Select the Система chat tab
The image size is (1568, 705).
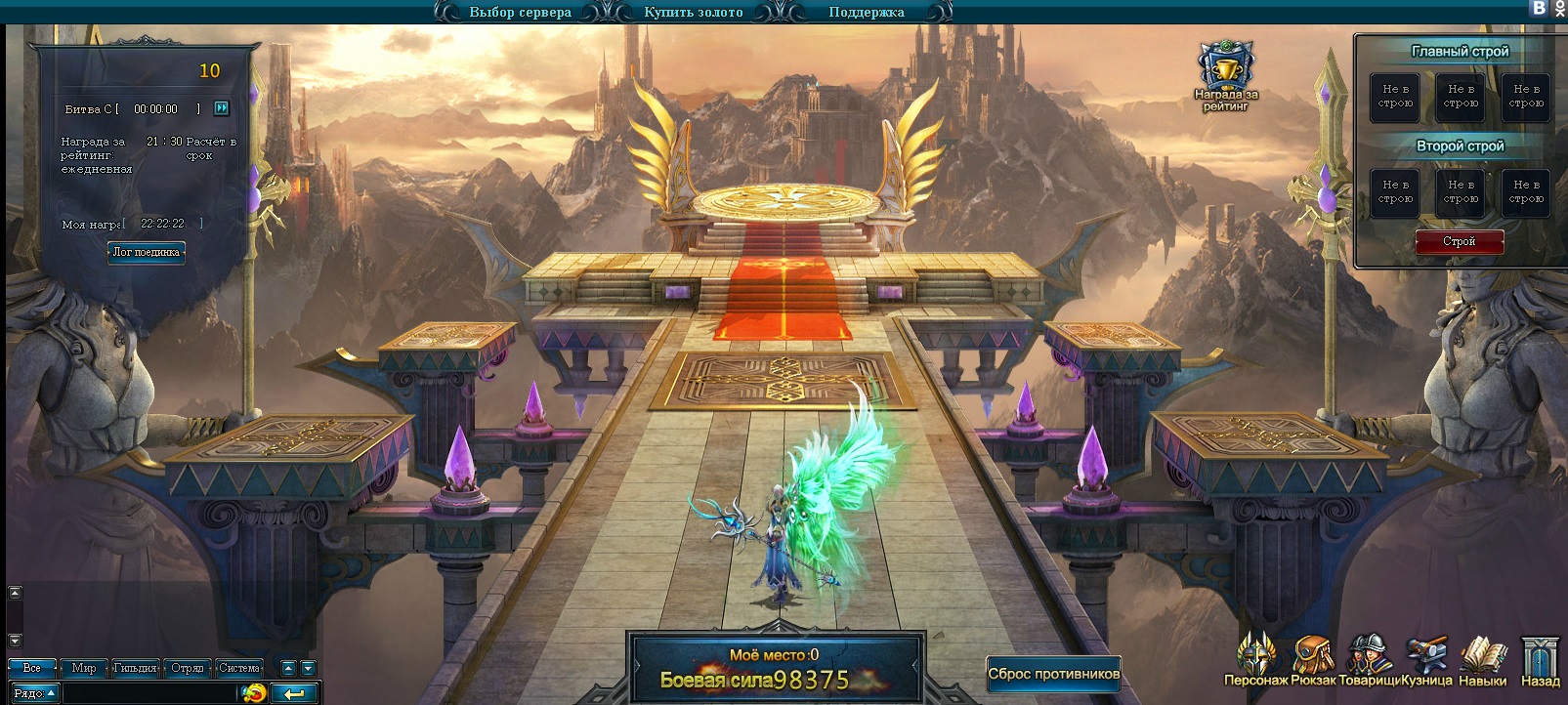pos(238,668)
